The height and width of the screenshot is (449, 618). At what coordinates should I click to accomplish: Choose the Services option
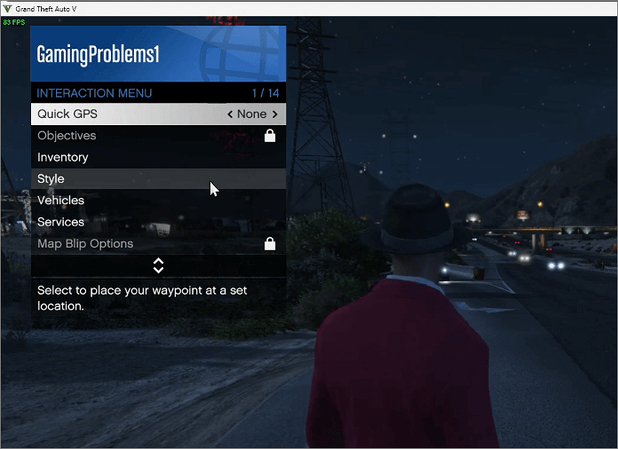61,222
